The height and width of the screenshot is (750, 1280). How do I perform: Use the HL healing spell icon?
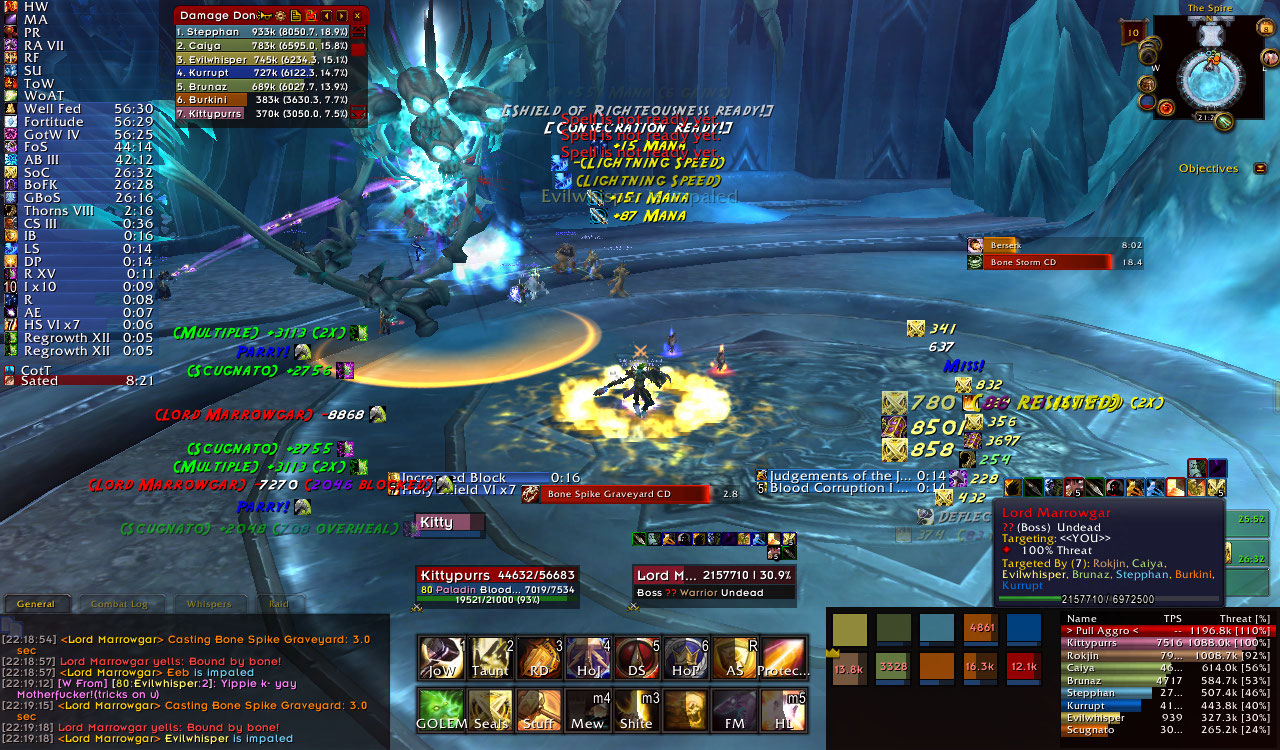pyautogui.click(x=782, y=709)
